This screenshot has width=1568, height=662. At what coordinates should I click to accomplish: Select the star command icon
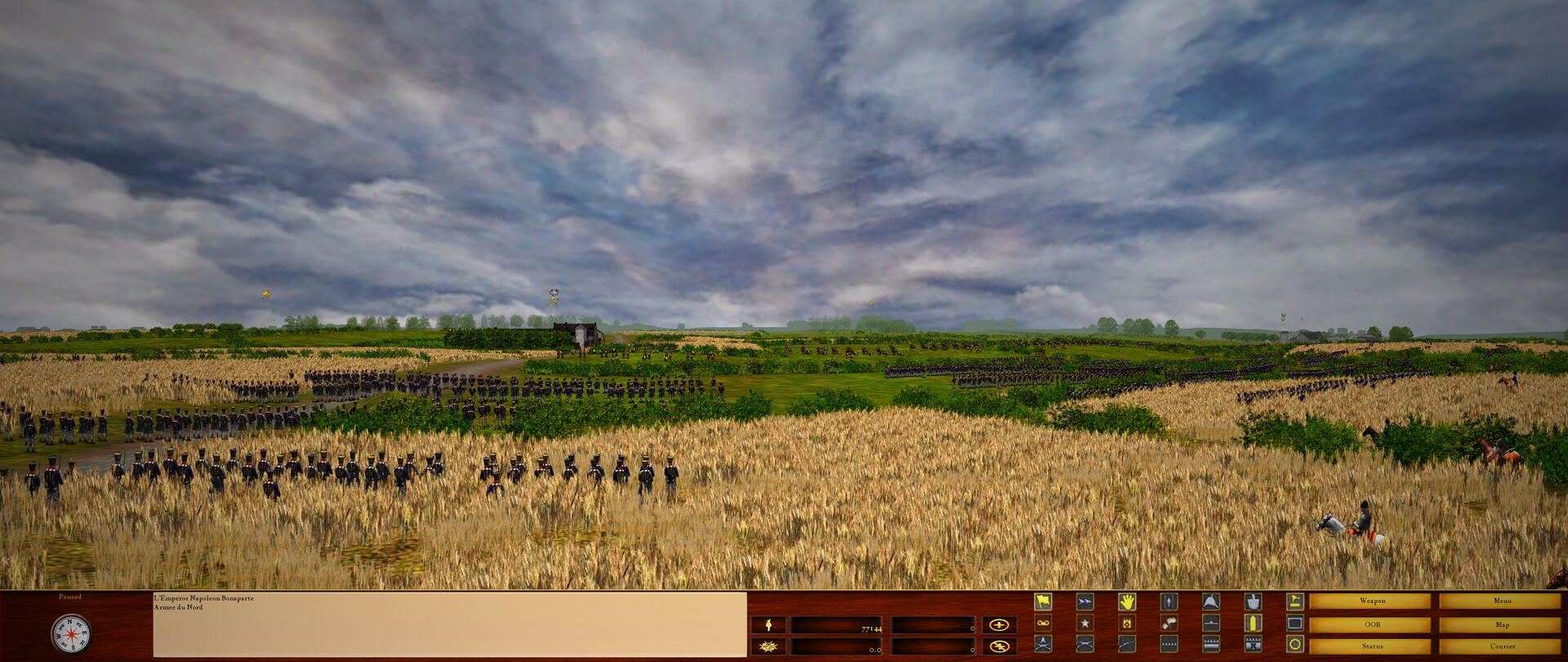[x=1085, y=623]
